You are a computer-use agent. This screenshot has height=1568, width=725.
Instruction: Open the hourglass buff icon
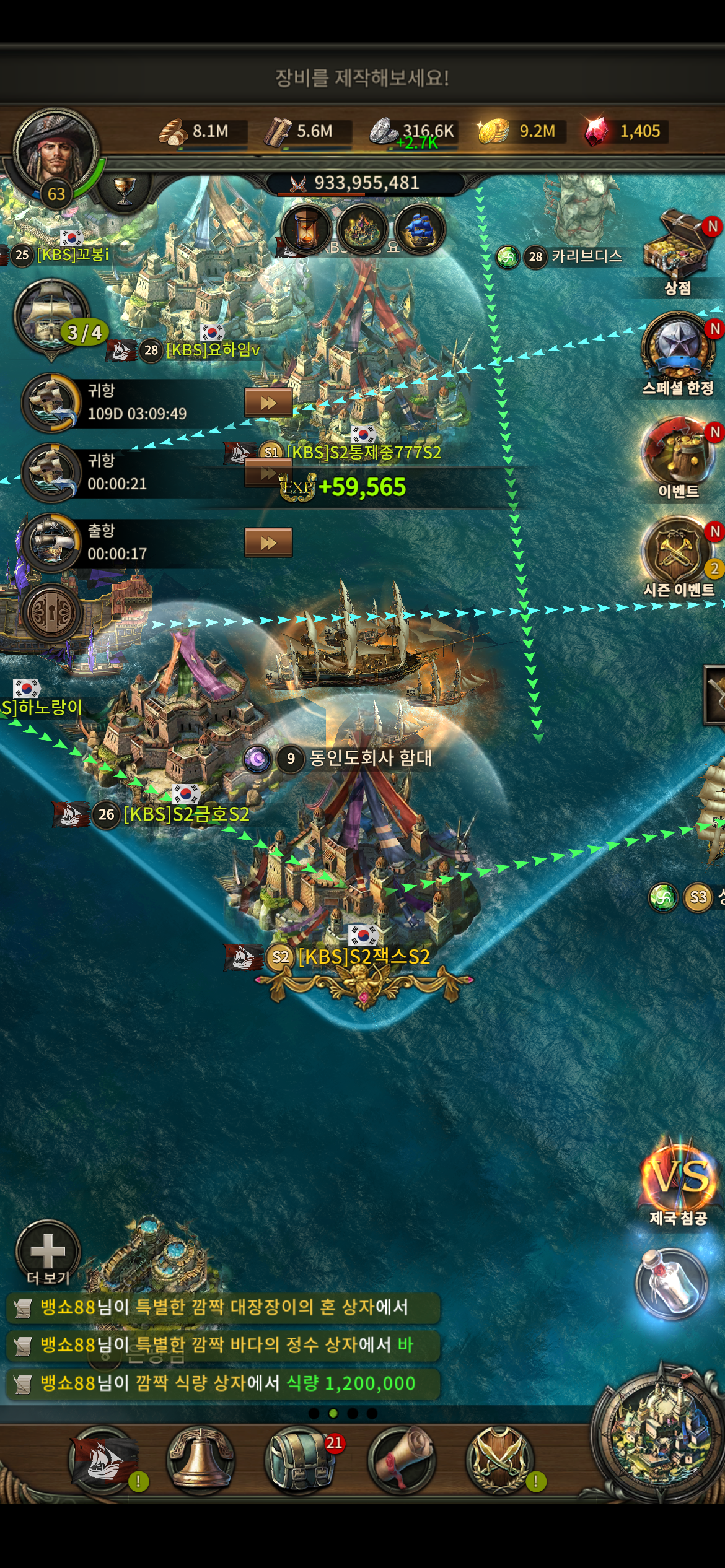click(x=306, y=228)
